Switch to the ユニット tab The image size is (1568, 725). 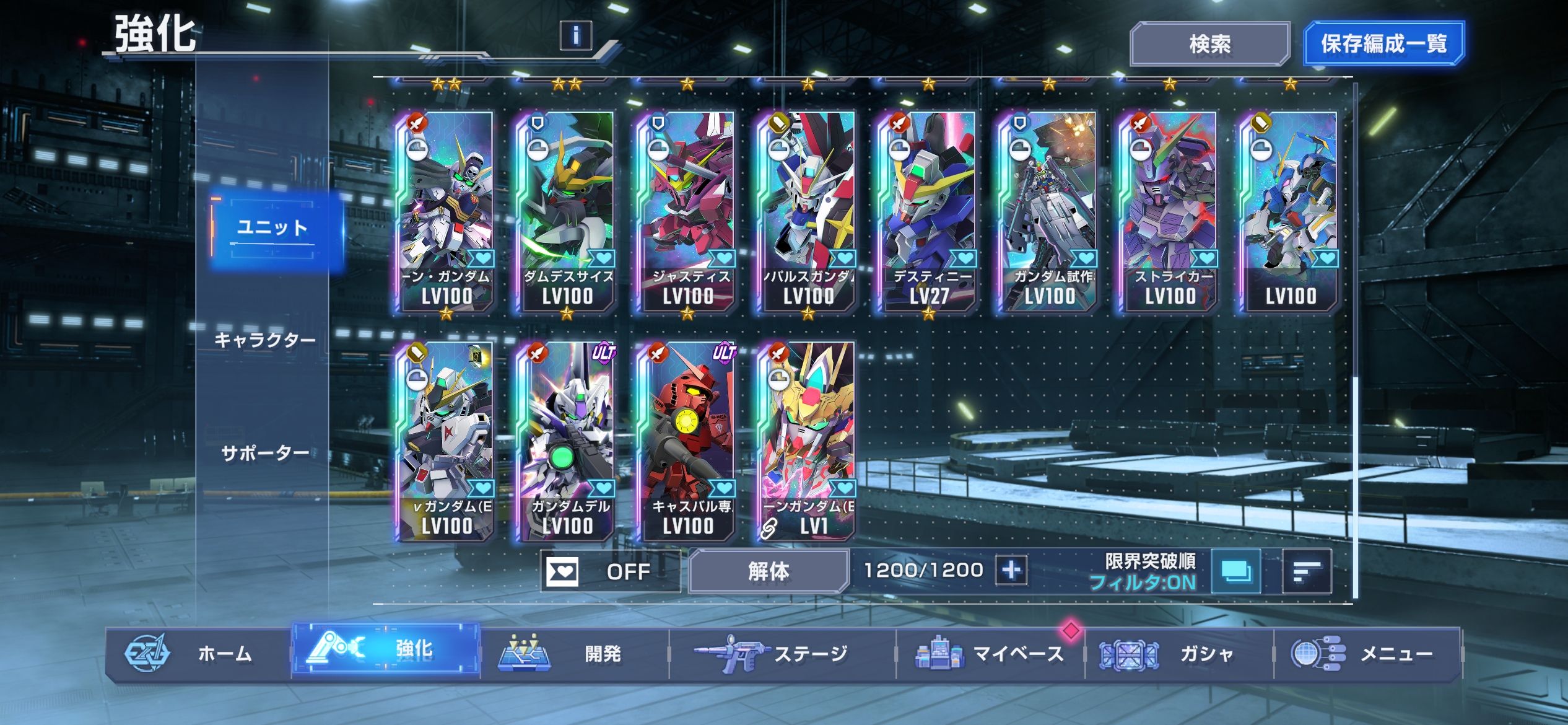pyautogui.click(x=273, y=229)
